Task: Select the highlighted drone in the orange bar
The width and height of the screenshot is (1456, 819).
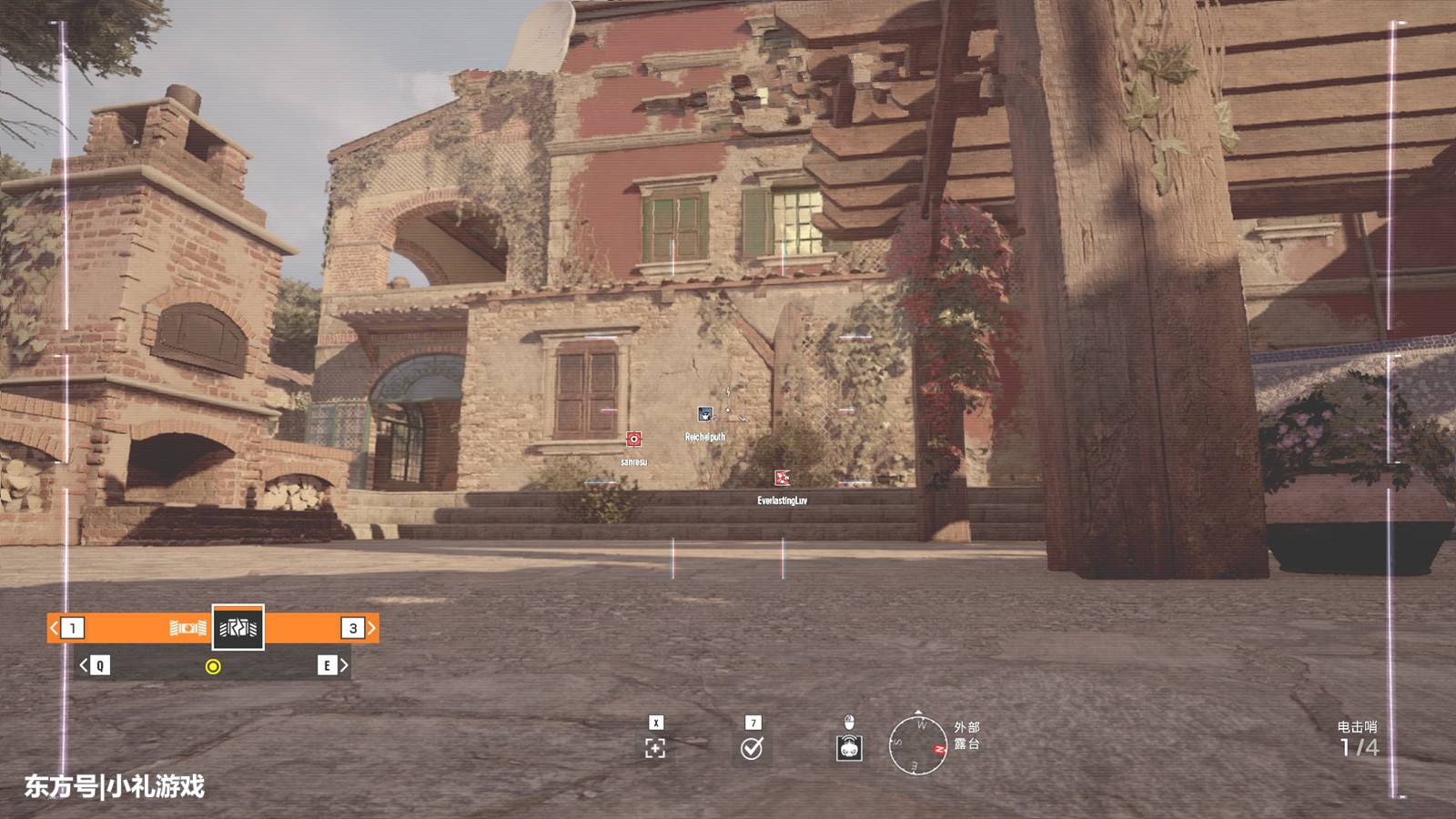Action: [x=238, y=628]
